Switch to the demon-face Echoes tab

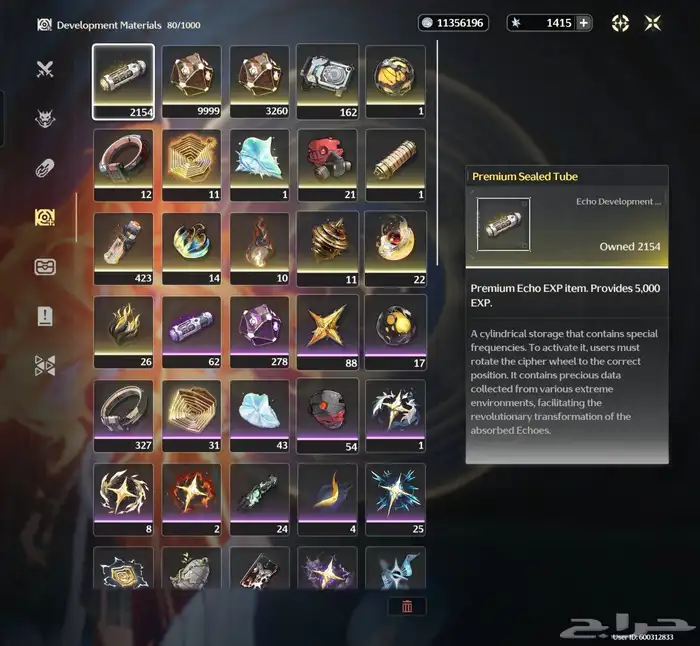click(x=44, y=118)
